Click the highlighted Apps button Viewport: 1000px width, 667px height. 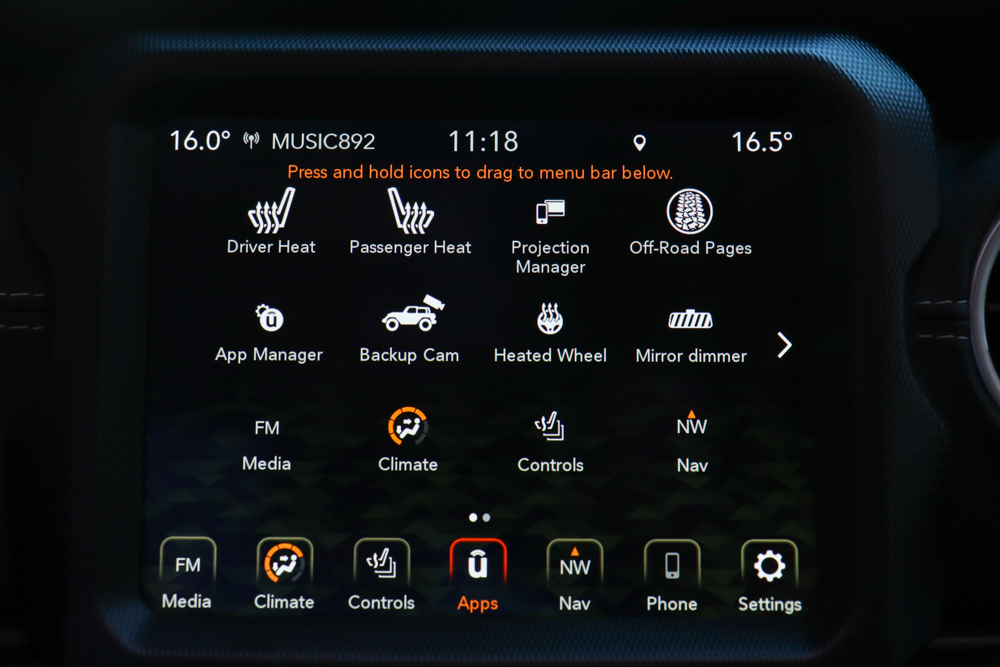(x=478, y=567)
